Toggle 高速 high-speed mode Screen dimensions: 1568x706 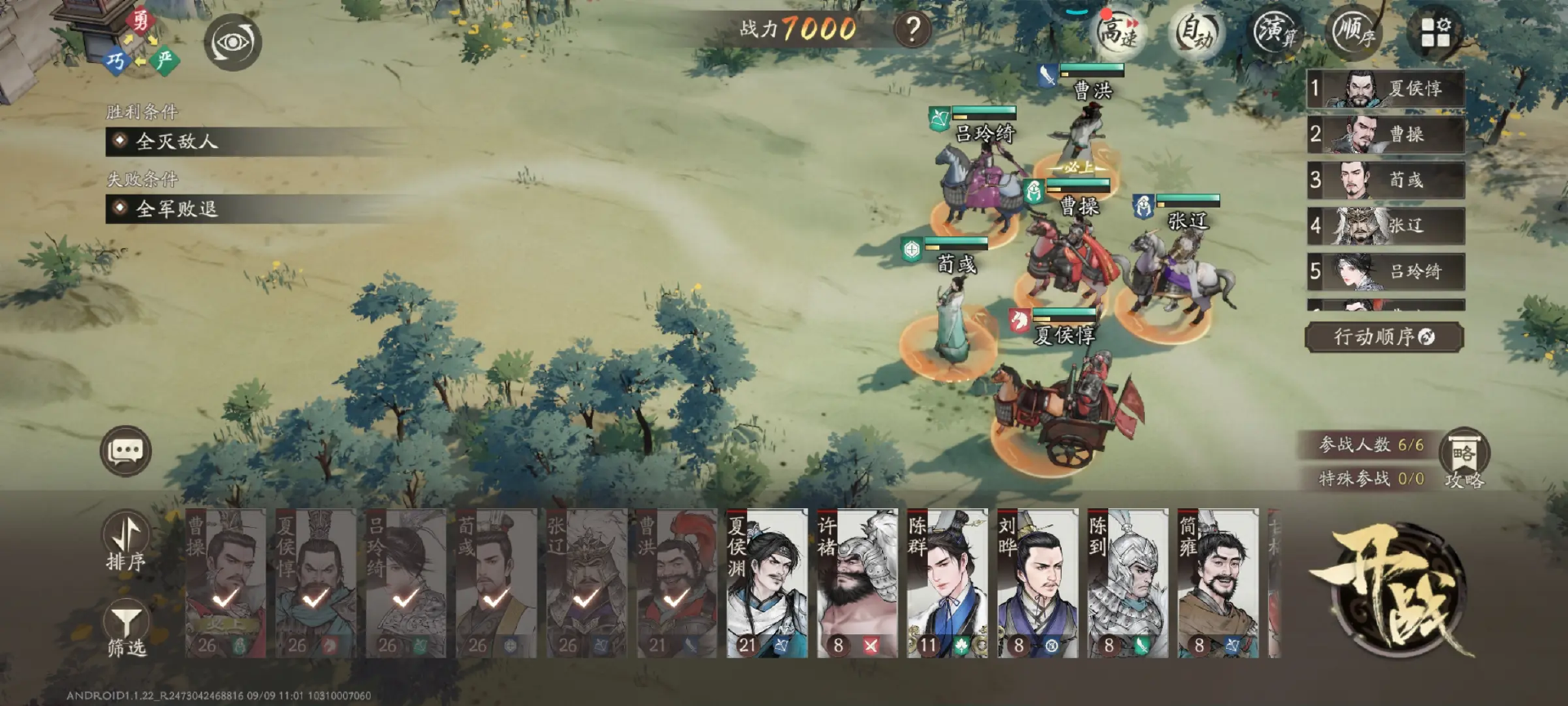tap(1118, 32)
